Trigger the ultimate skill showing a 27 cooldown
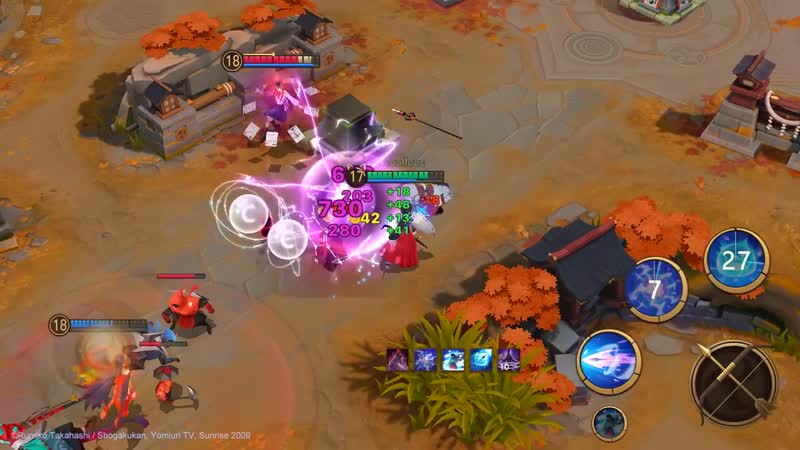Image resolution: width=800 pixels, height=450 pixels. point(736,260)
